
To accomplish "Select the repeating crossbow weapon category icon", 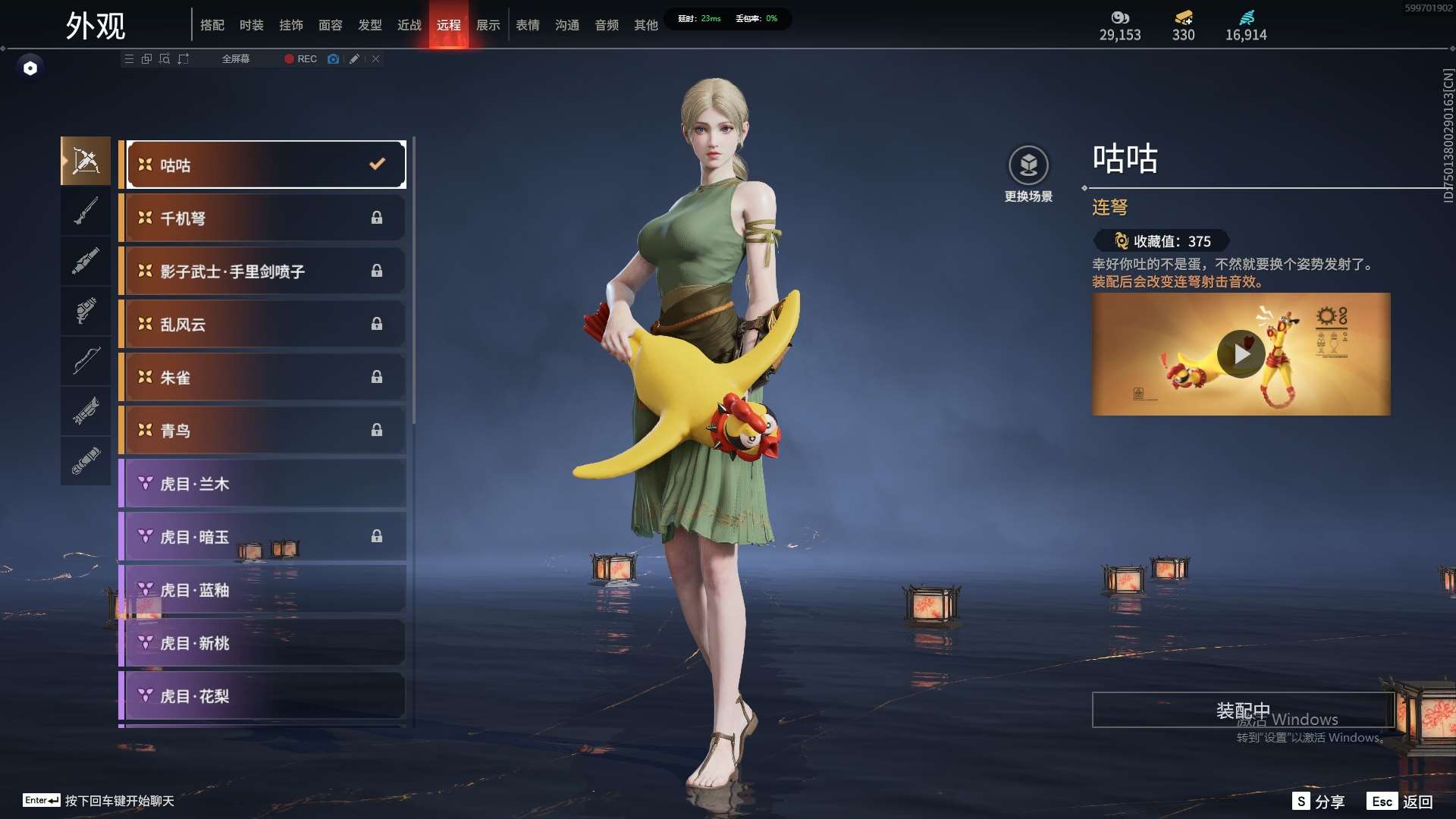I will [x=86, y=161].
